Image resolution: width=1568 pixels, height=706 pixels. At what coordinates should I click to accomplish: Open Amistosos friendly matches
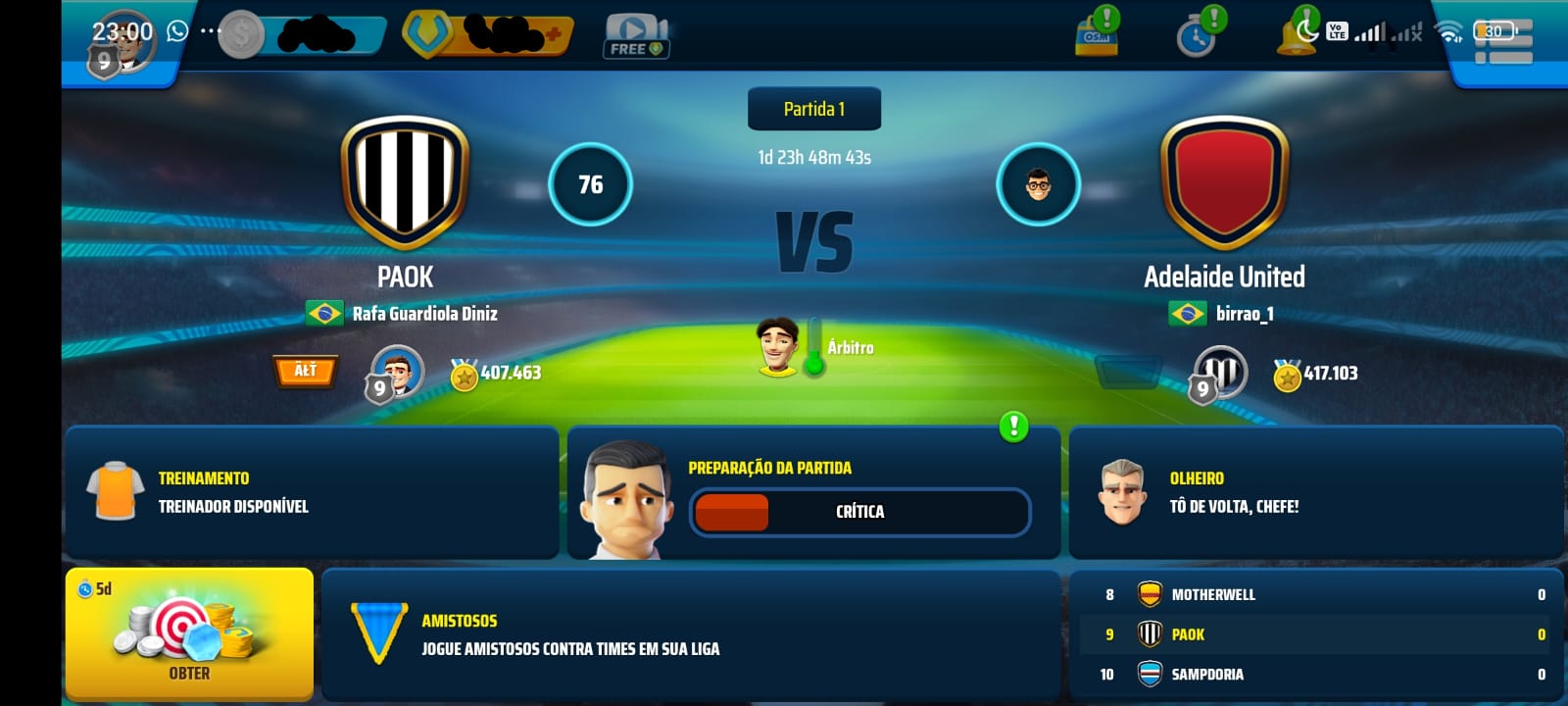click(691, 634)
